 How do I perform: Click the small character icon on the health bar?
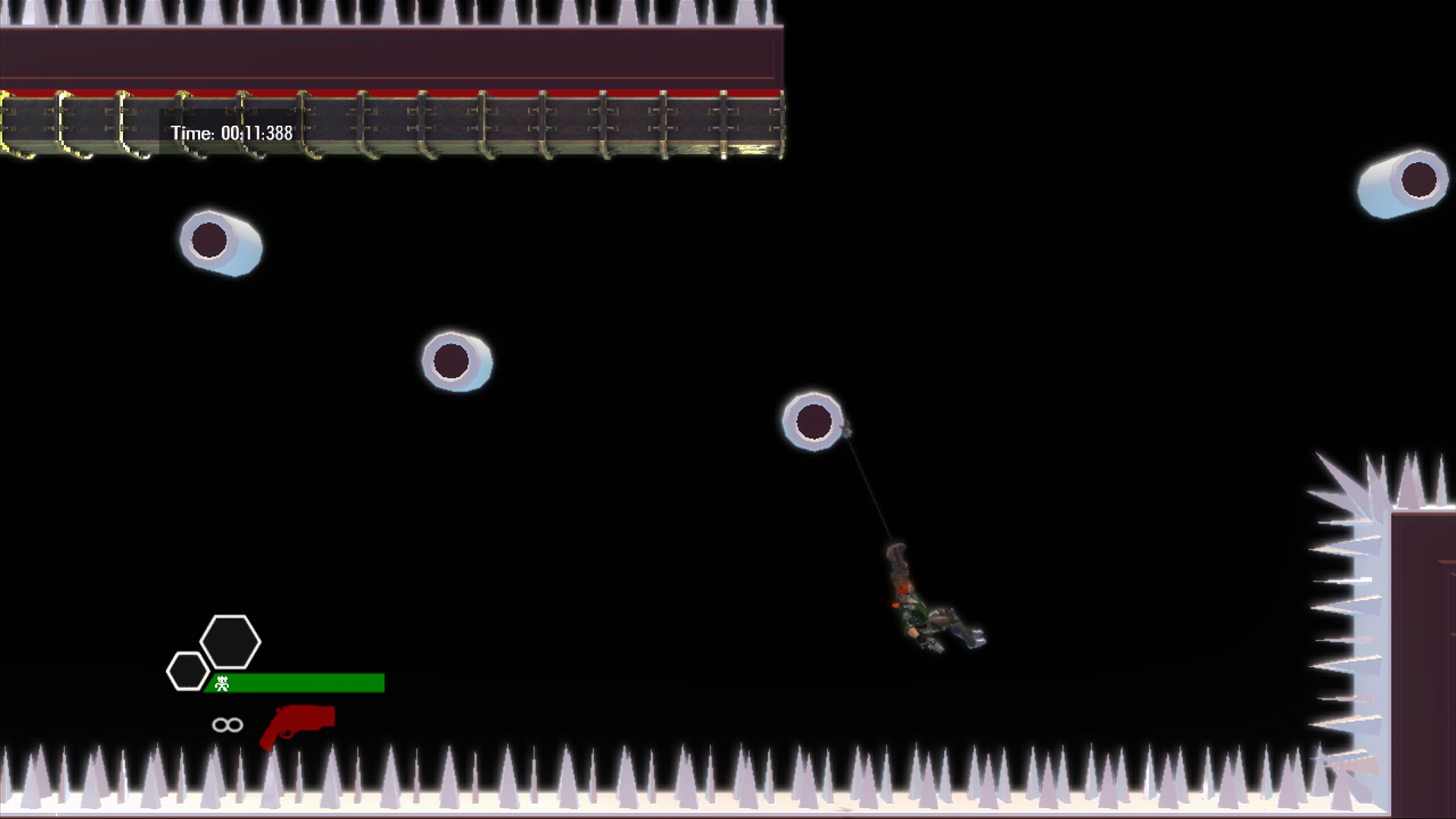pyautogui.click(x=220, y=685)
